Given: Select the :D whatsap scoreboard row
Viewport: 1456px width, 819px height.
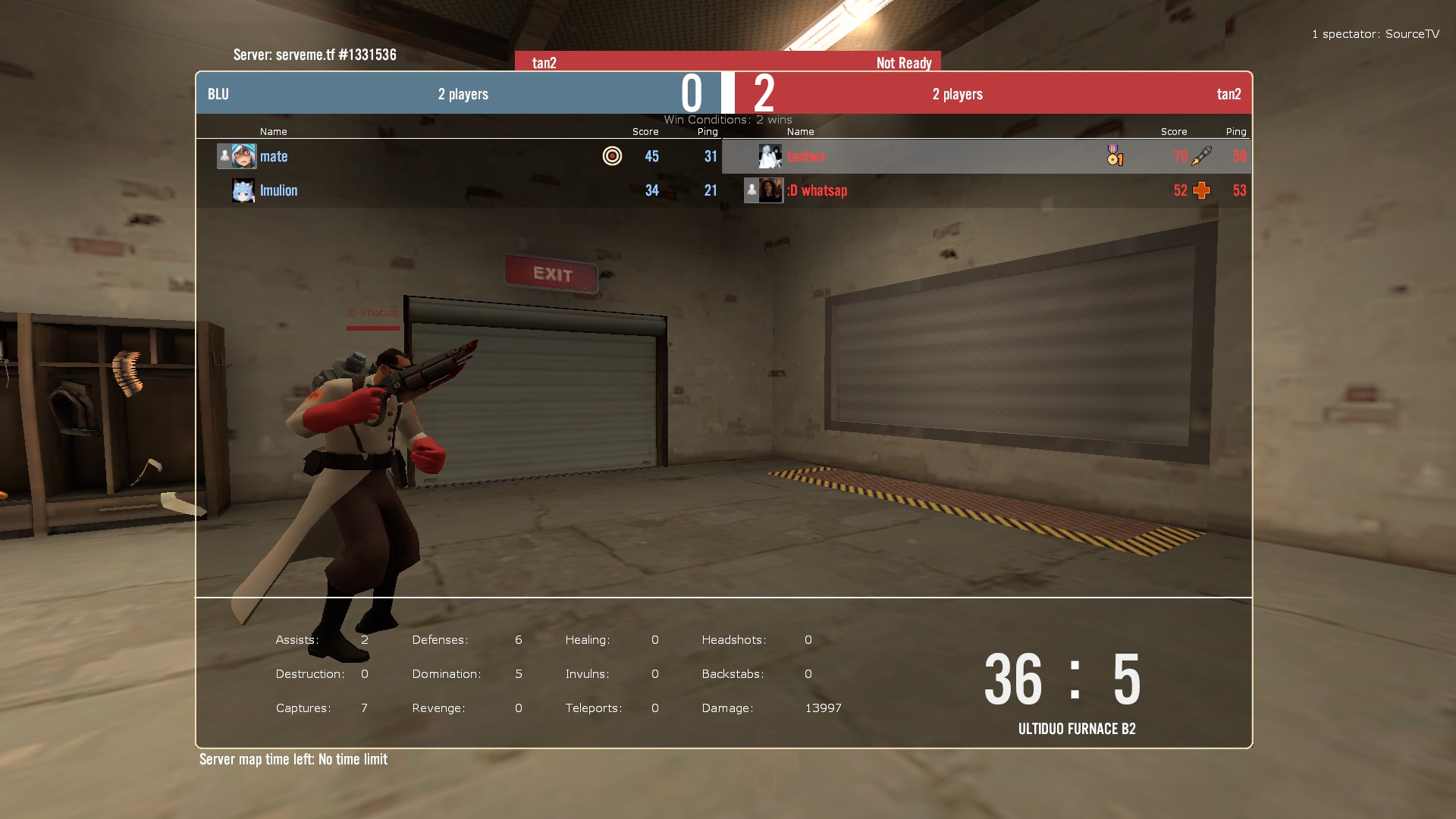Looking at the screenshot, I should (x=817, y=190).
